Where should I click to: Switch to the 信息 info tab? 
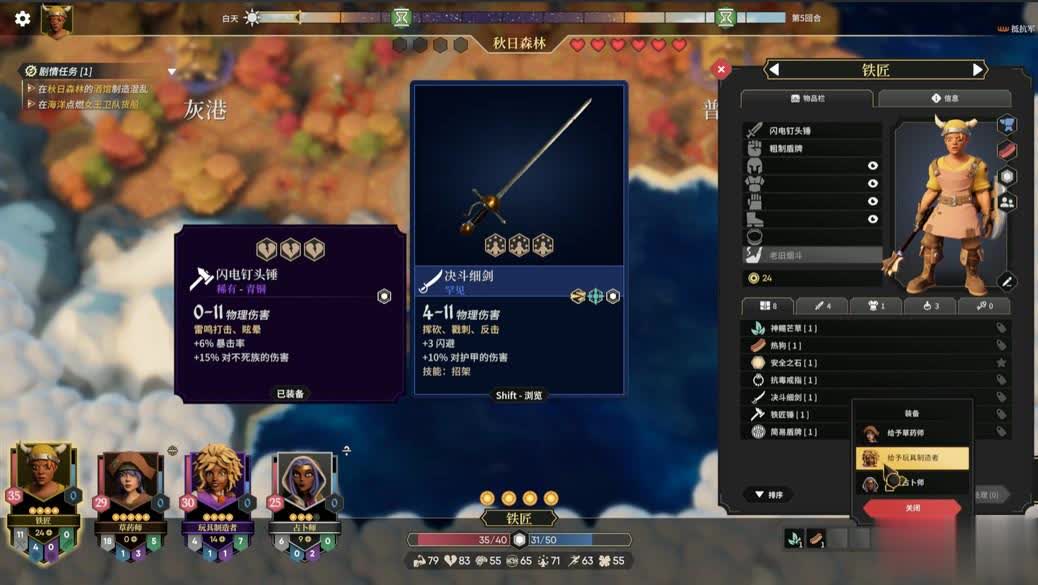pos(944,99)
